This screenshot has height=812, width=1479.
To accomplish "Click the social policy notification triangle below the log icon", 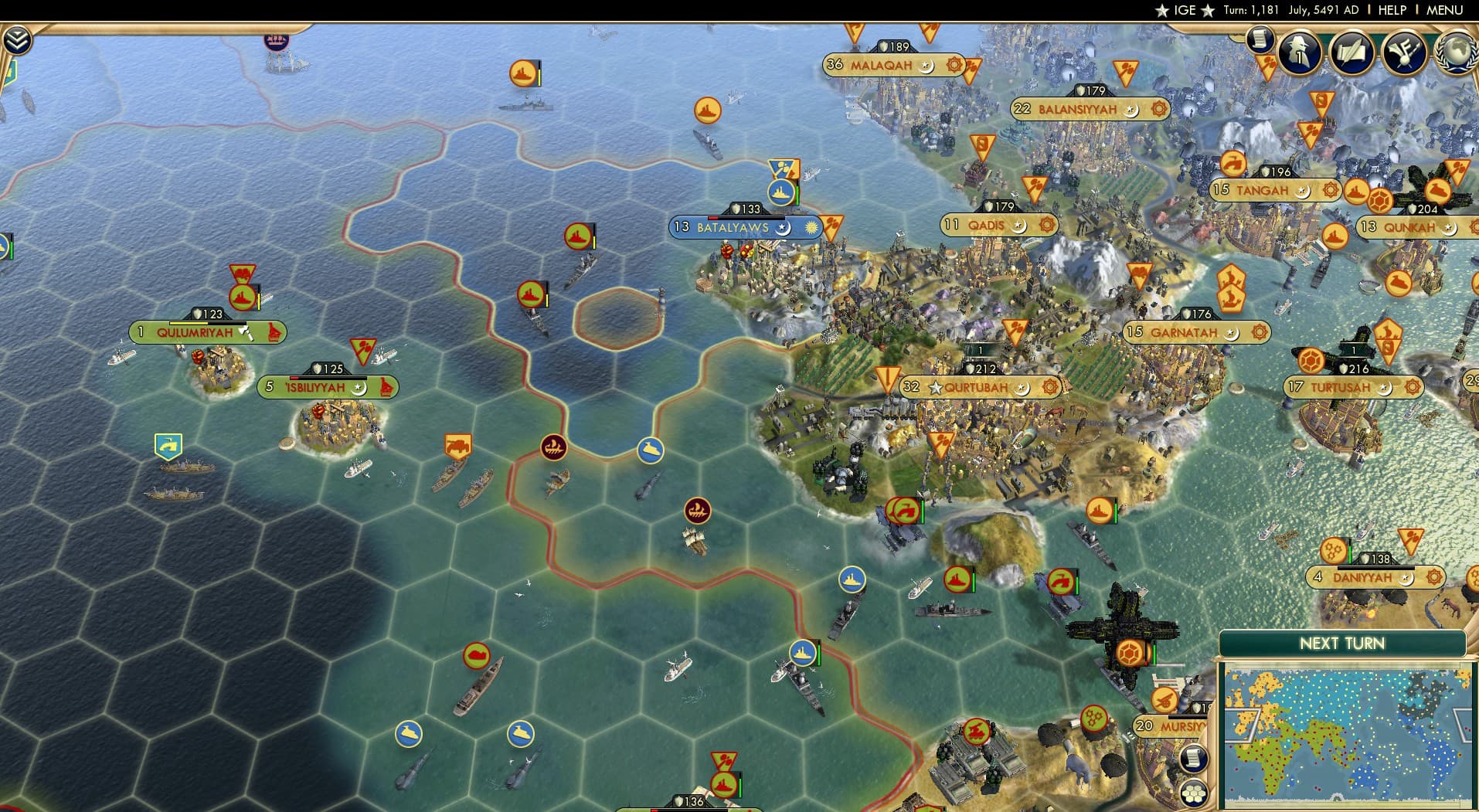I will 1267,62.
